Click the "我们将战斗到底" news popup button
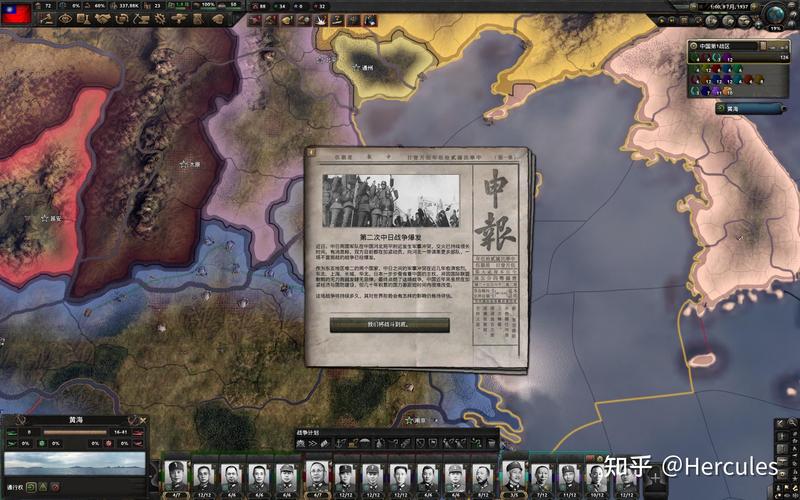 pos(389,325)
